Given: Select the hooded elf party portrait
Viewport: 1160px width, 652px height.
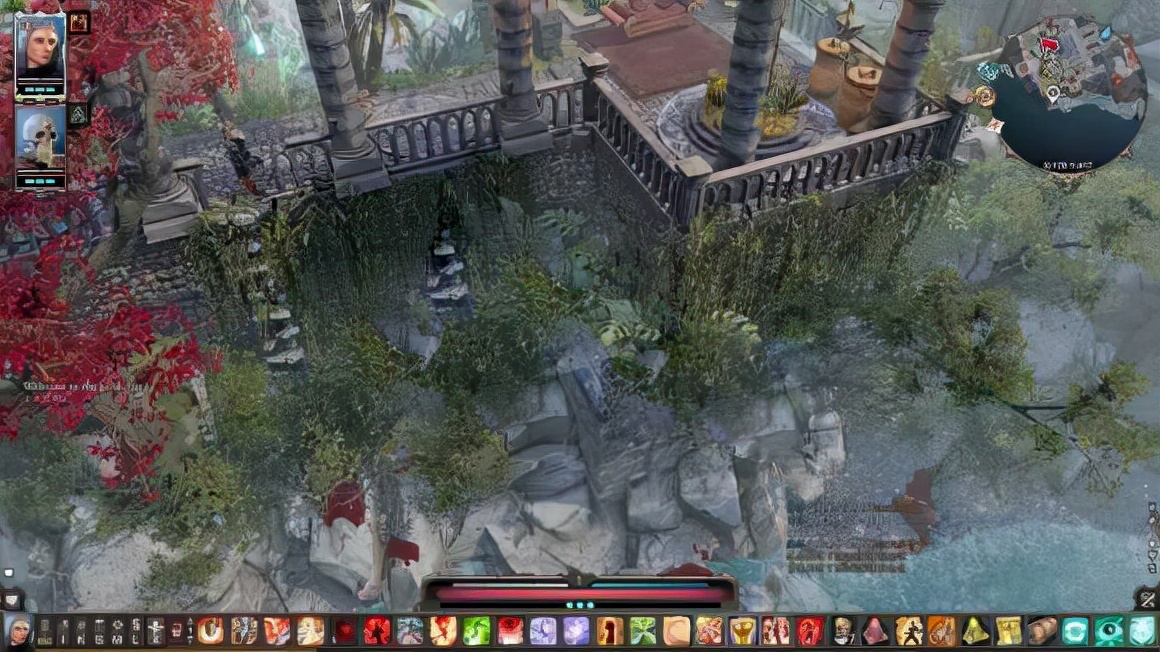Looking at the screenshot, I should (40, 50).
